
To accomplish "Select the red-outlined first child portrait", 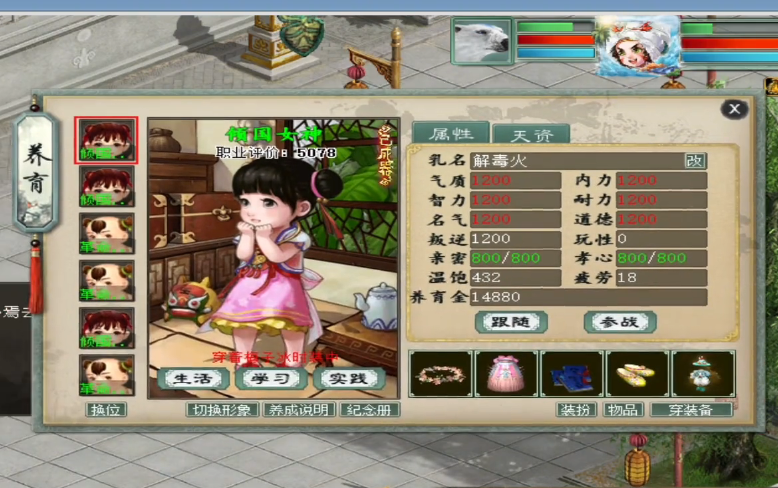I will tap(106, 139).
